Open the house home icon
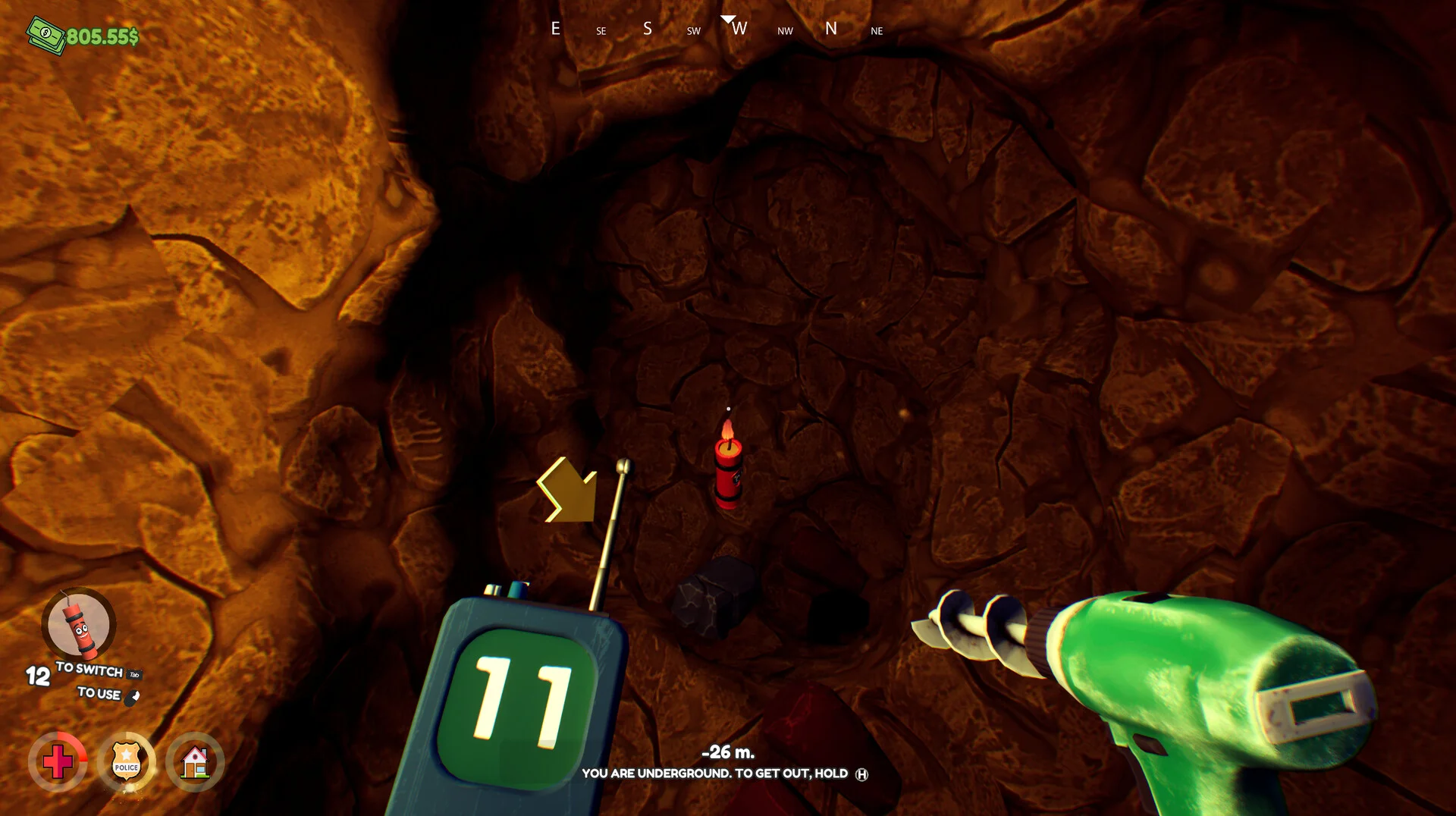 coord(195,761)
